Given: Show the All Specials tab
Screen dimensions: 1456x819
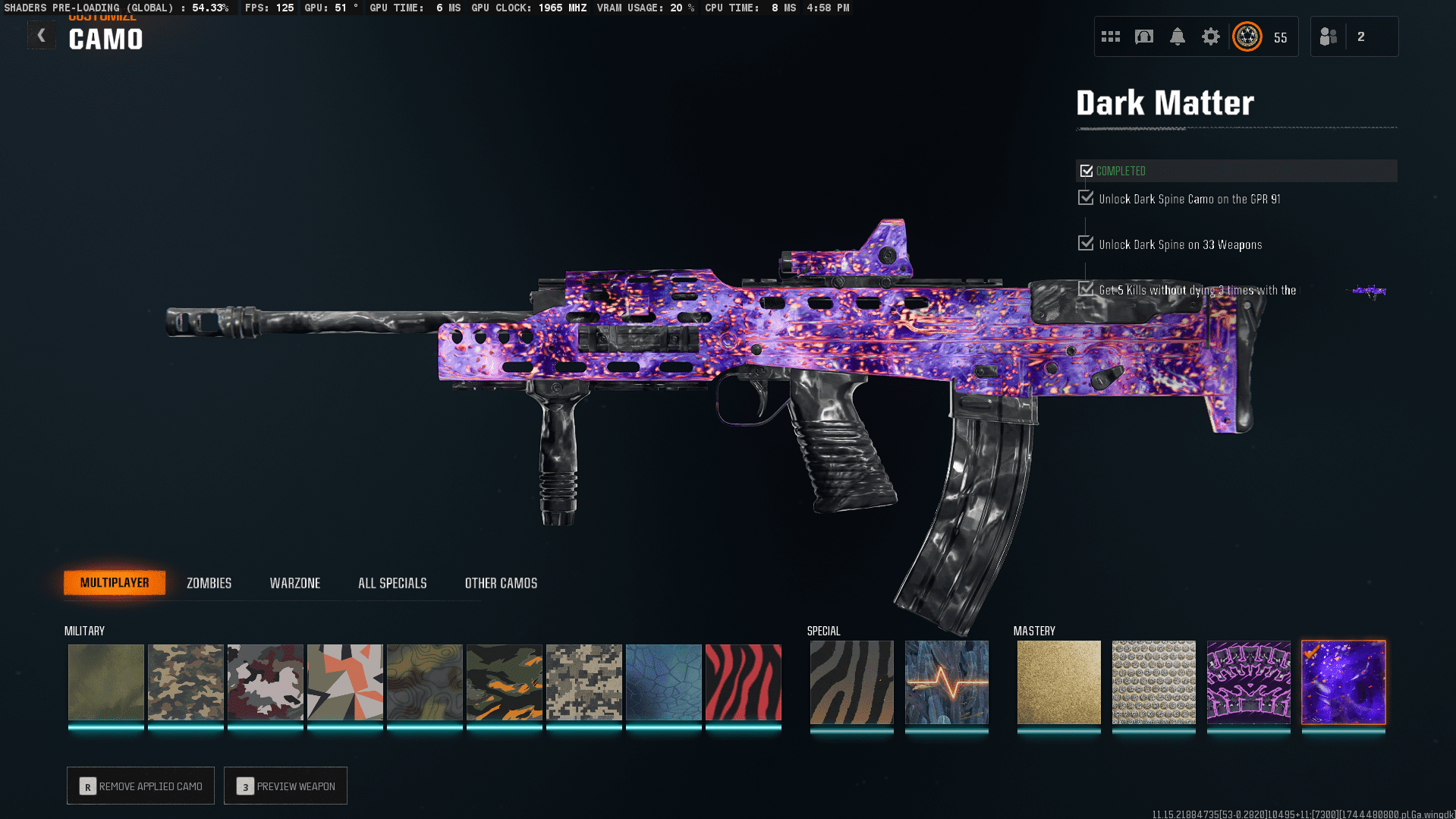Looking at the screenshot, I should point(392,583).
